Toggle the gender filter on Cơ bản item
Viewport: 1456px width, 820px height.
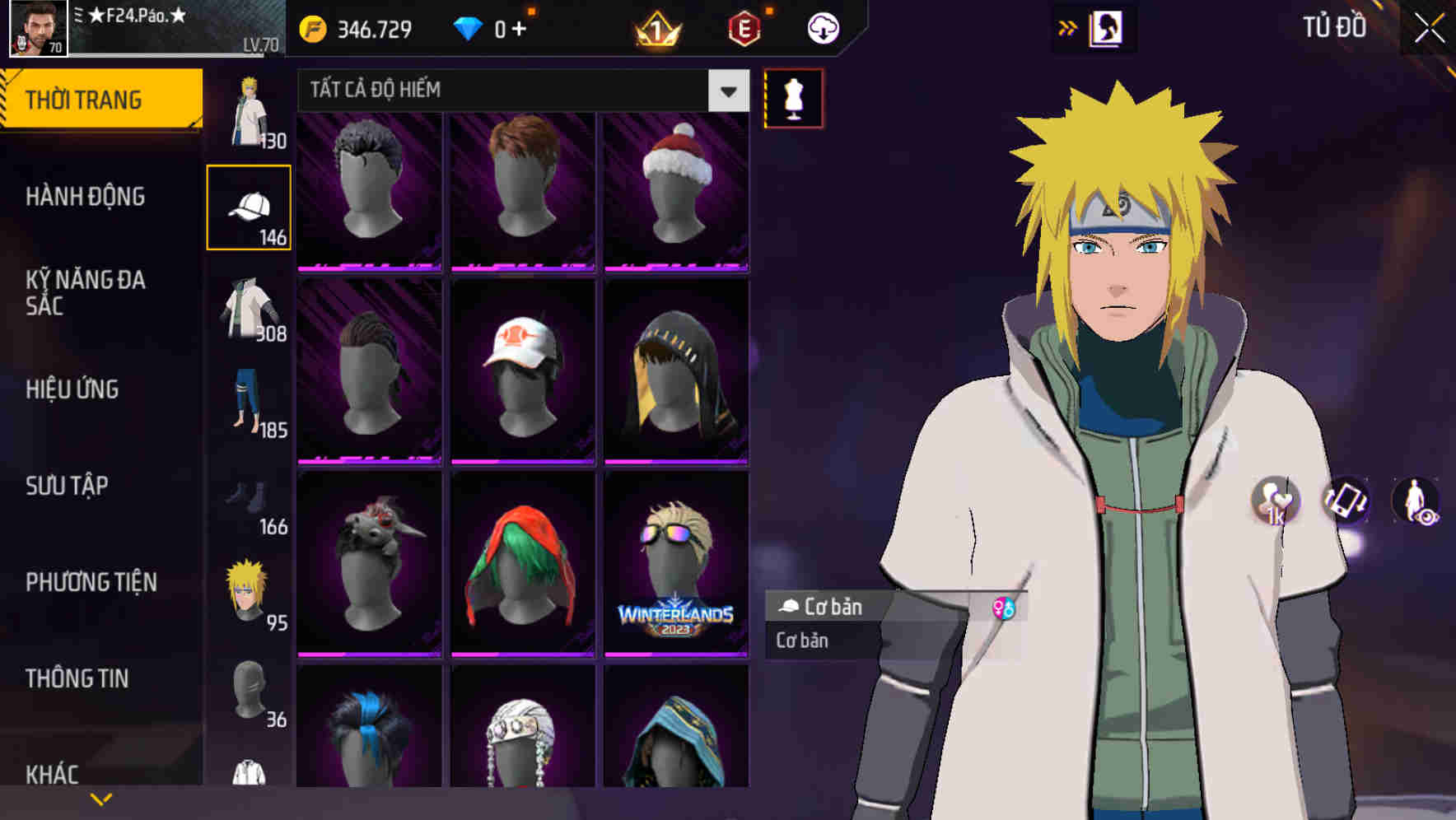click(1004, 608)
